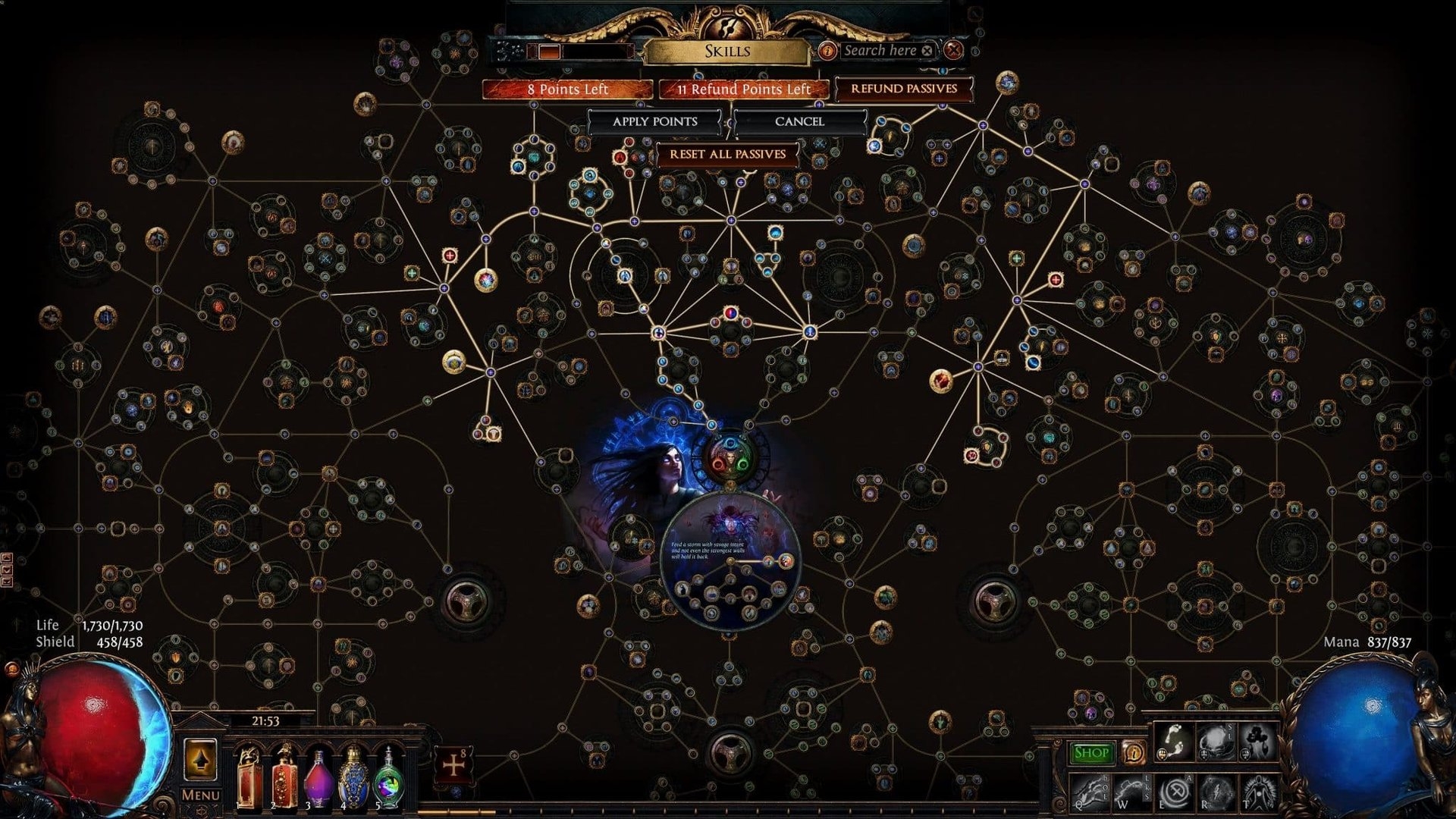Cancel the pending passive point changes

[799, 121]
